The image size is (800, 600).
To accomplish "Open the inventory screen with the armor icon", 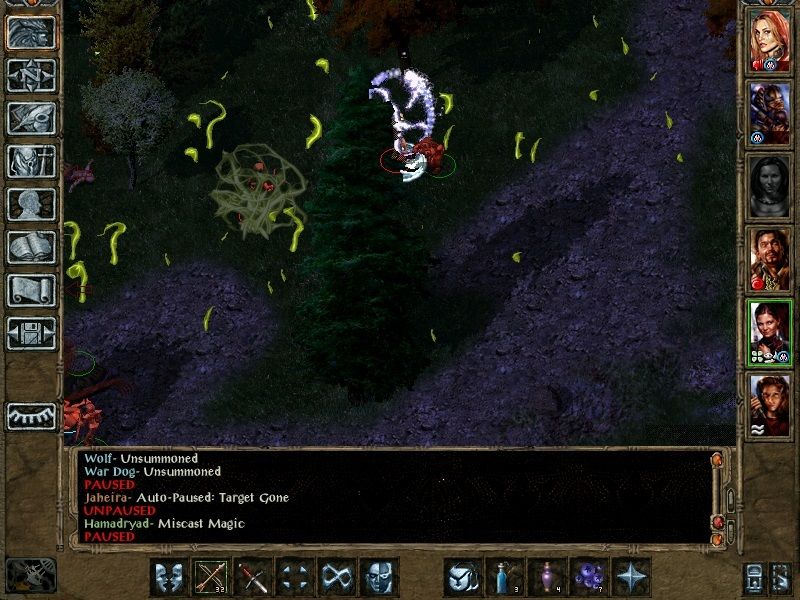I will tap(31, 161).
